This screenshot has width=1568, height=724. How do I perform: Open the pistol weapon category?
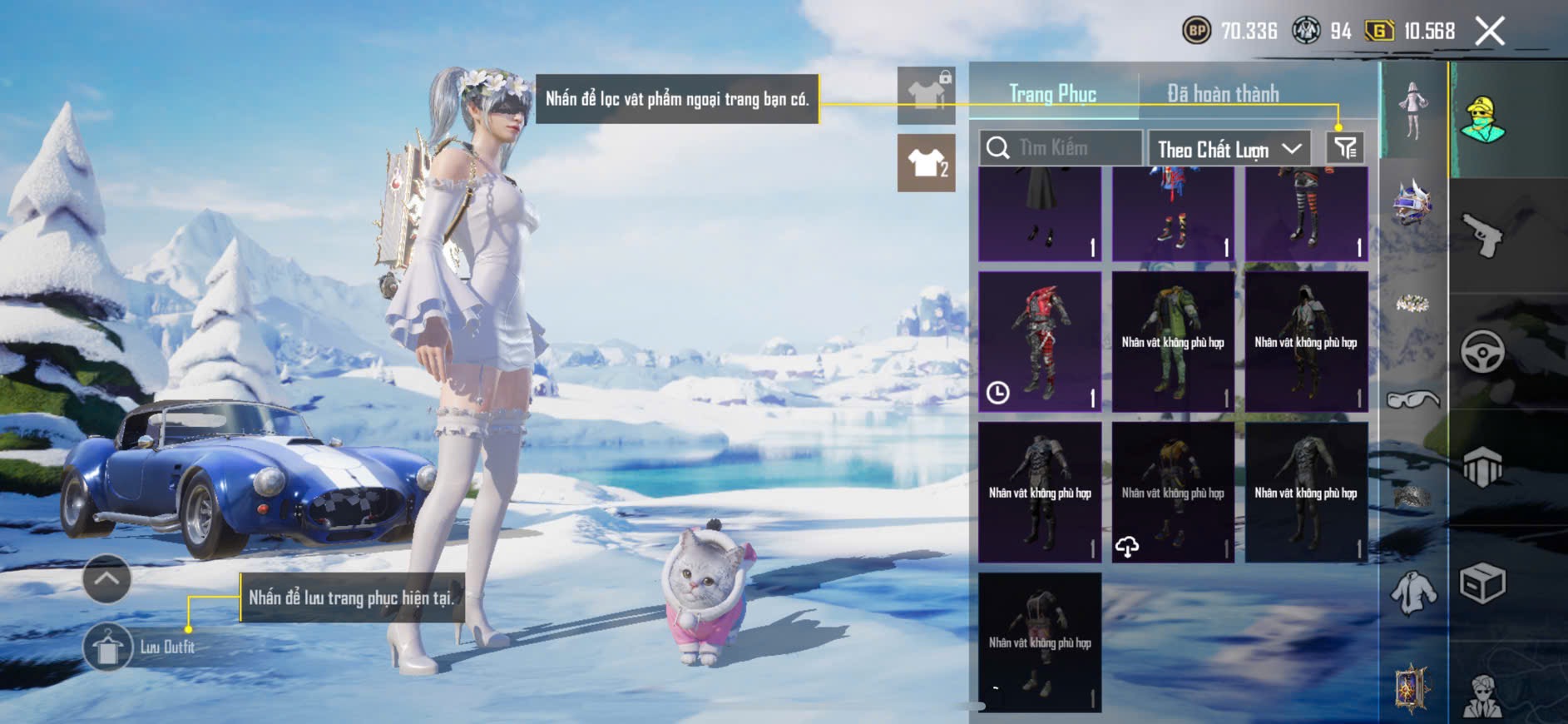click(1482, 236)
